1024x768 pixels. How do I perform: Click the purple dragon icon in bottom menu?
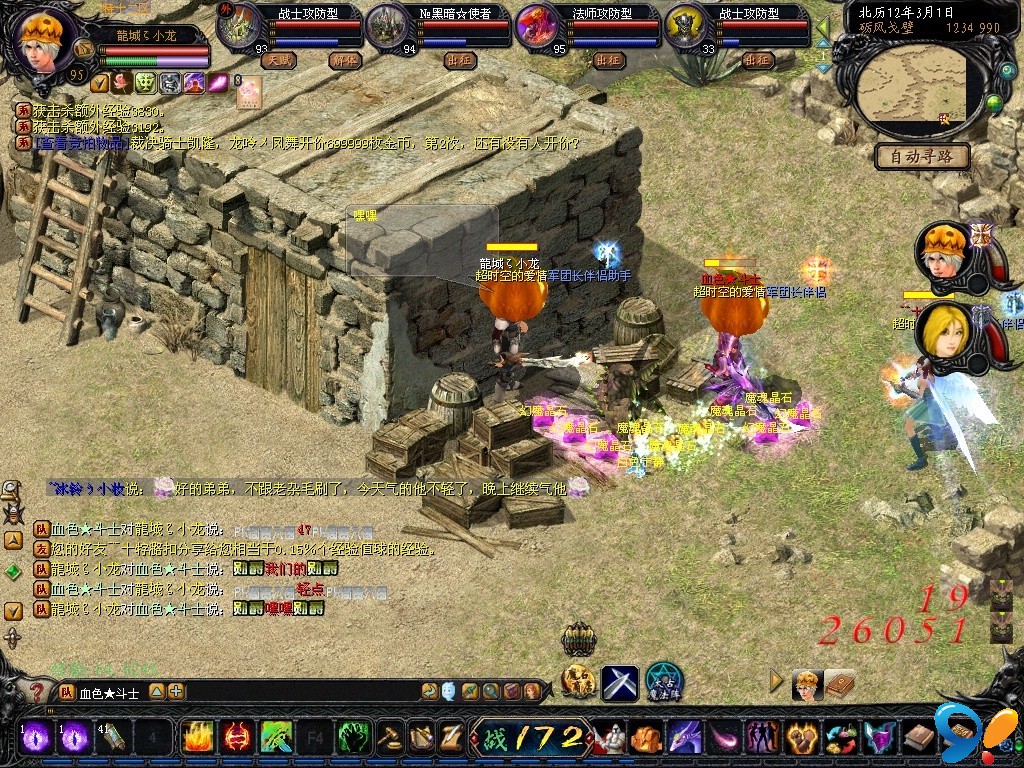pyautogui.click(x=685, y=739)
